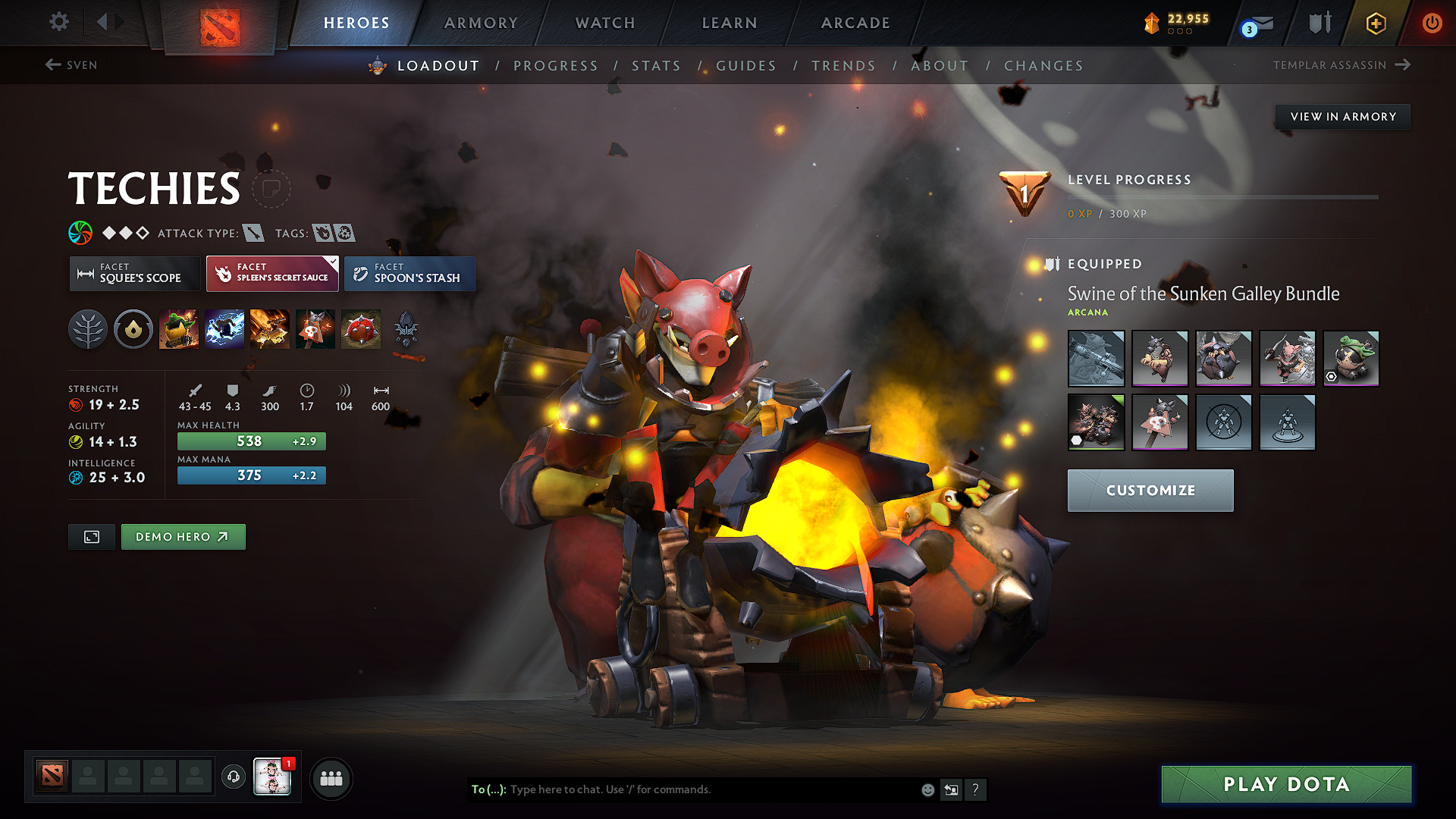The height and width of the screenshot is (819, 1456).
Task: Click the settings gear icon
Action: [x=58, y=22]
